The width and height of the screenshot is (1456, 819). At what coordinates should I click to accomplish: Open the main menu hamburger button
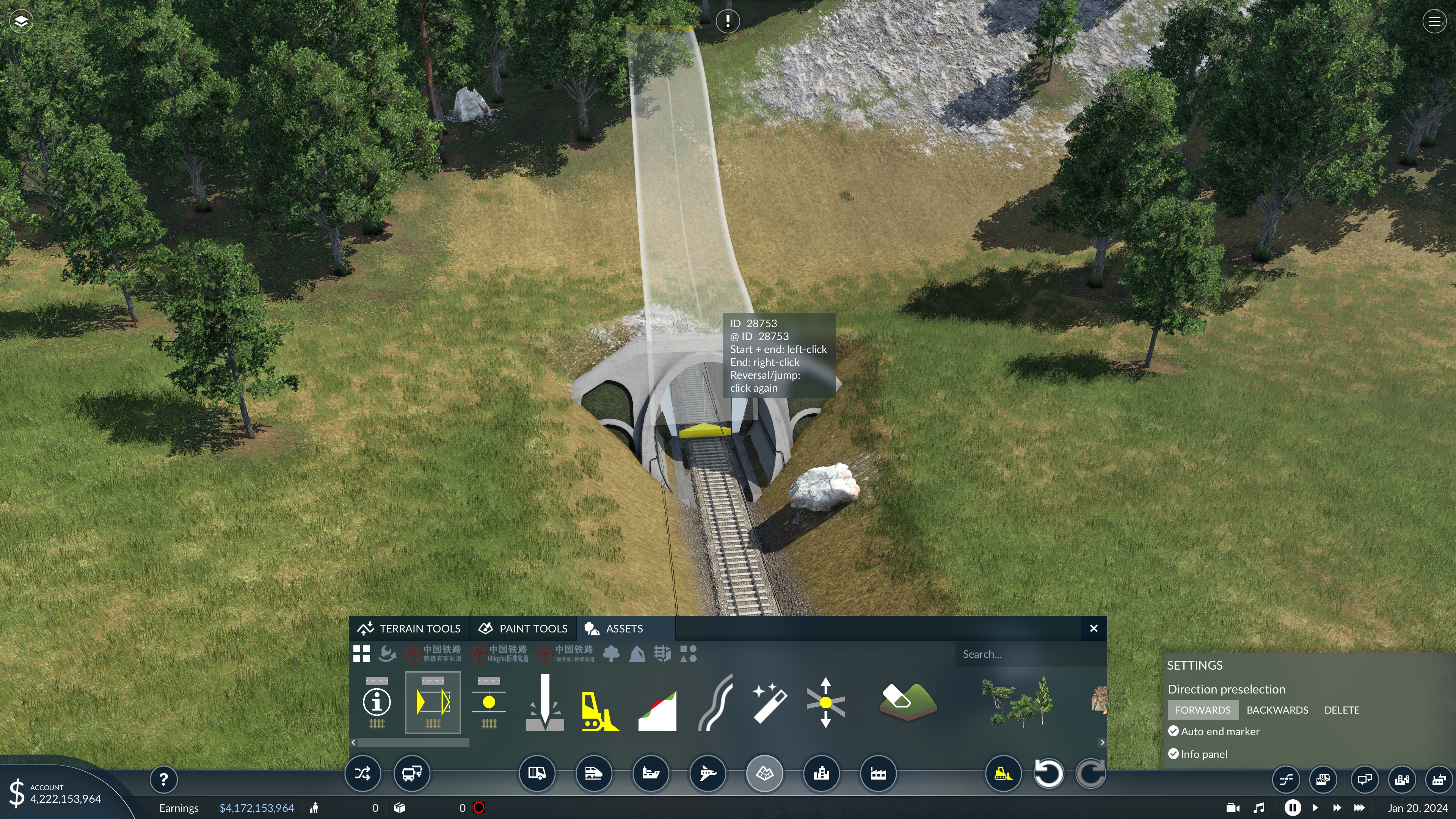pyautogui.click(x=1434, y=22)
